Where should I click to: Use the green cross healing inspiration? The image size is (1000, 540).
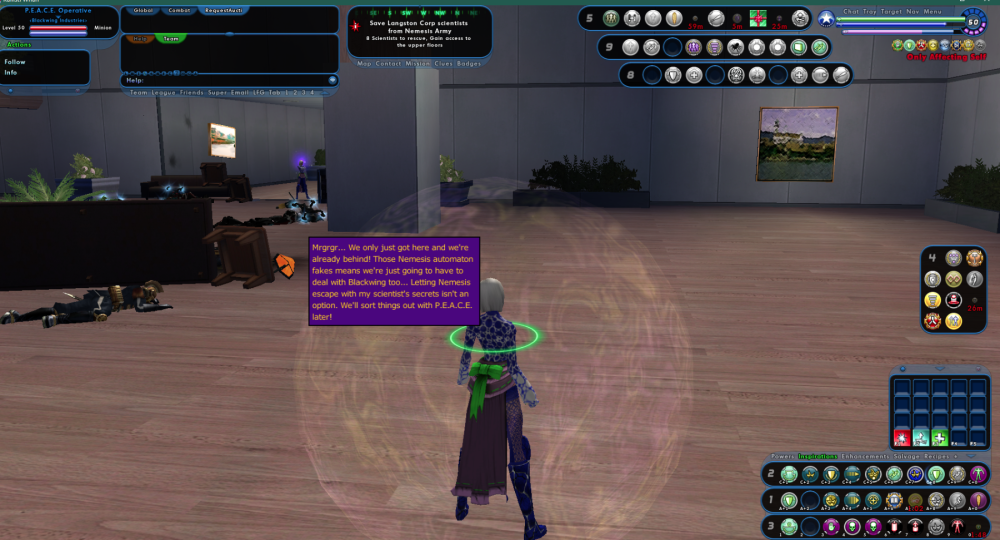tap(940, 437)
